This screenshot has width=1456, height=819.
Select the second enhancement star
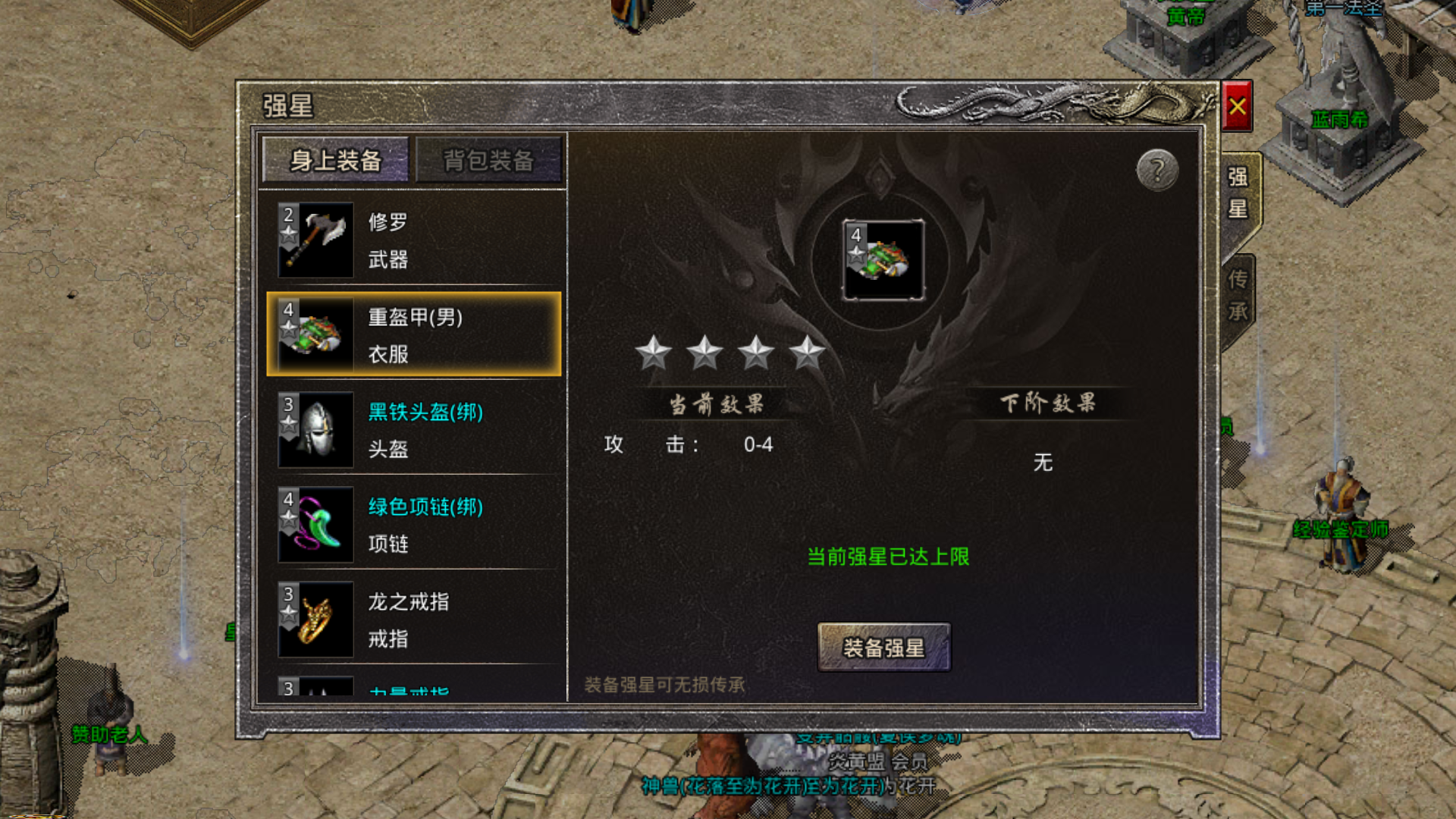pyautogui.click(x=706, y=353)
